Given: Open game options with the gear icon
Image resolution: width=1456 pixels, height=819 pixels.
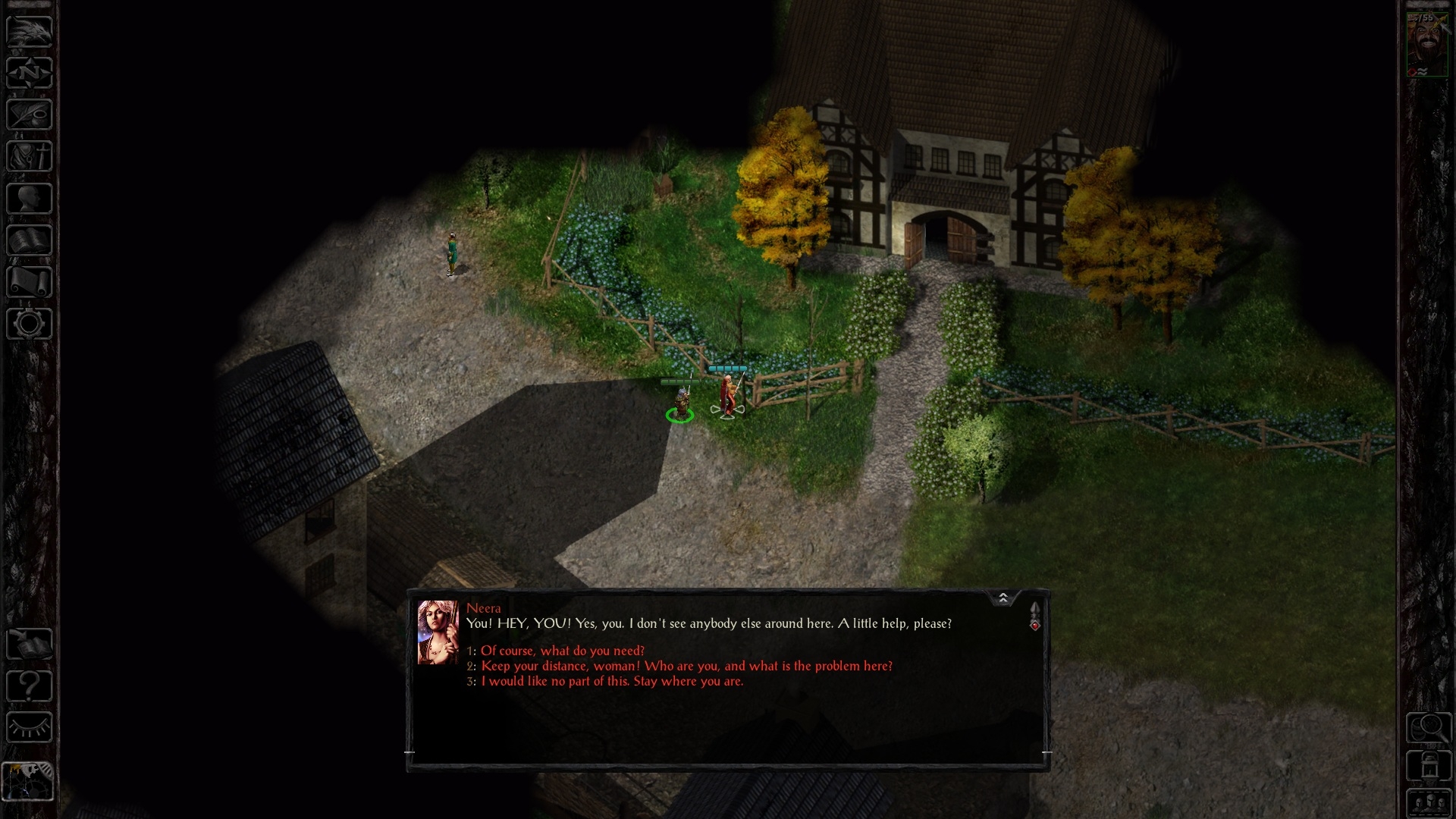Looking at the screenshot, I should (x=30, y=324).
